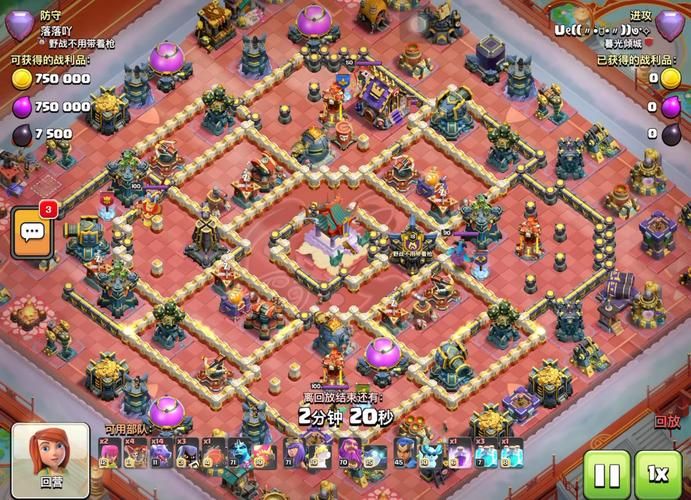Select the troop slot marked x2
The image size is (691, 500).
coord(109,453)
